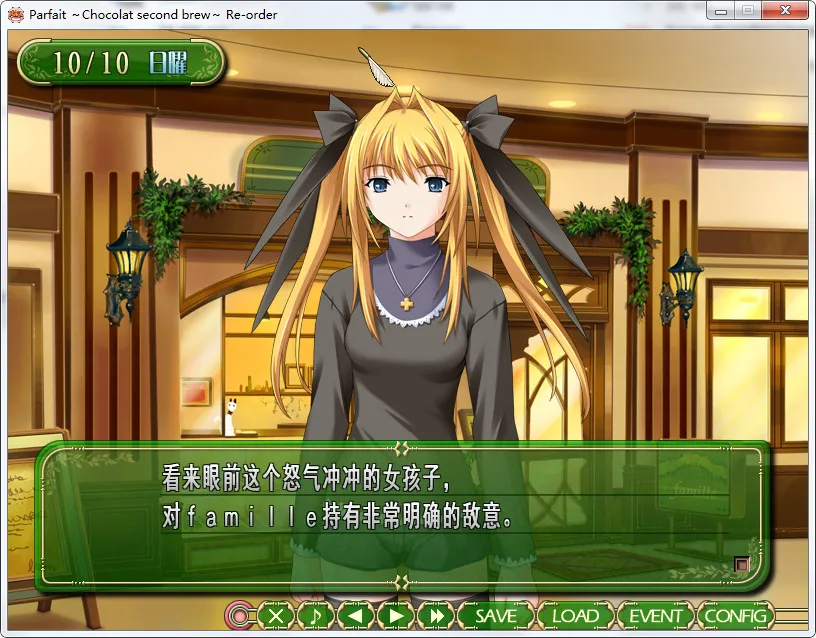Image resolution: width=816 pixels, height=638 pixels.
Task: Click the music note button
Action: pyautogui.click(x=316, y=615)
